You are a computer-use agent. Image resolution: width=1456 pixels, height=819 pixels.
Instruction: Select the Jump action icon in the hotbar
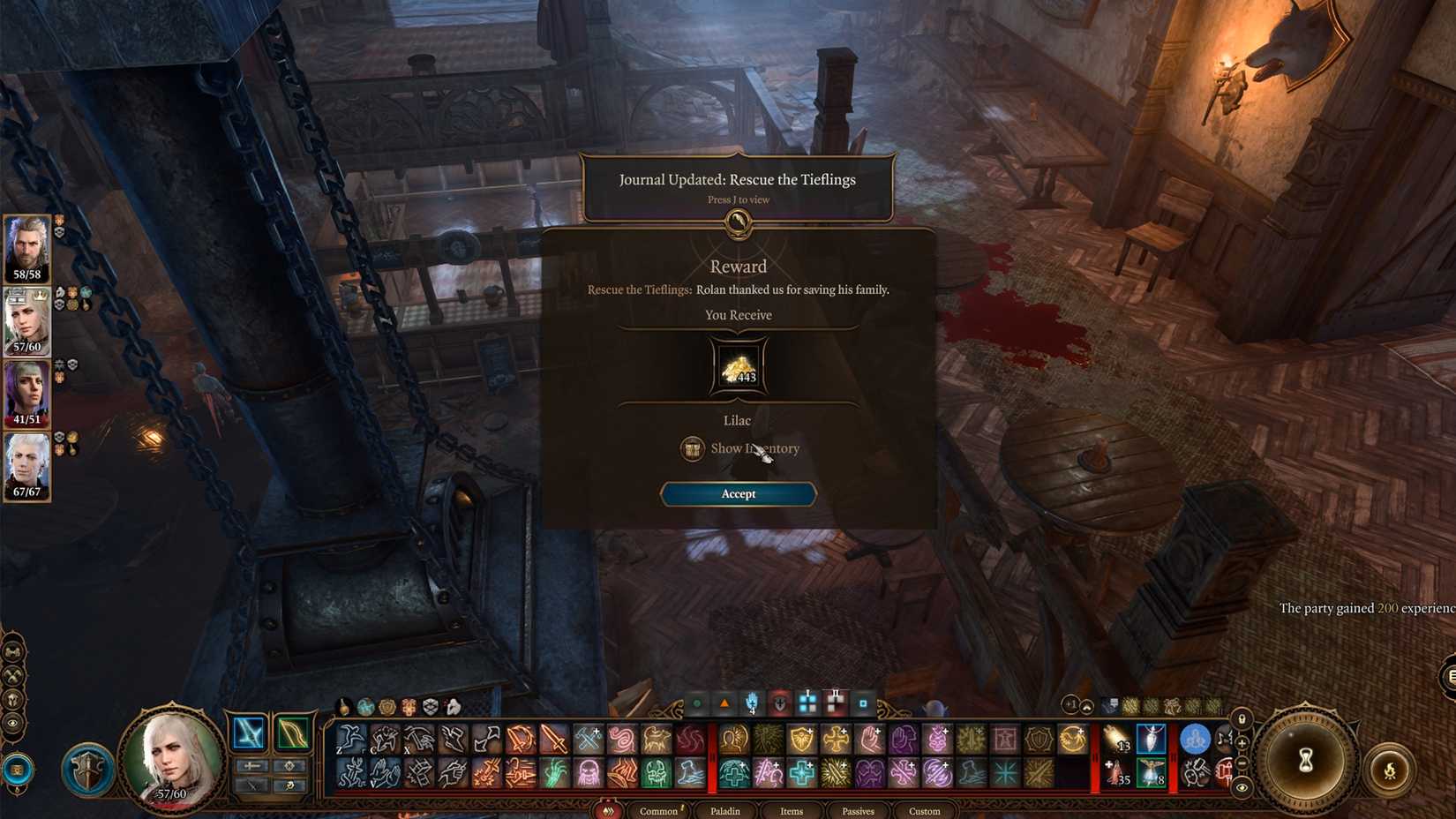click(350, 737)
